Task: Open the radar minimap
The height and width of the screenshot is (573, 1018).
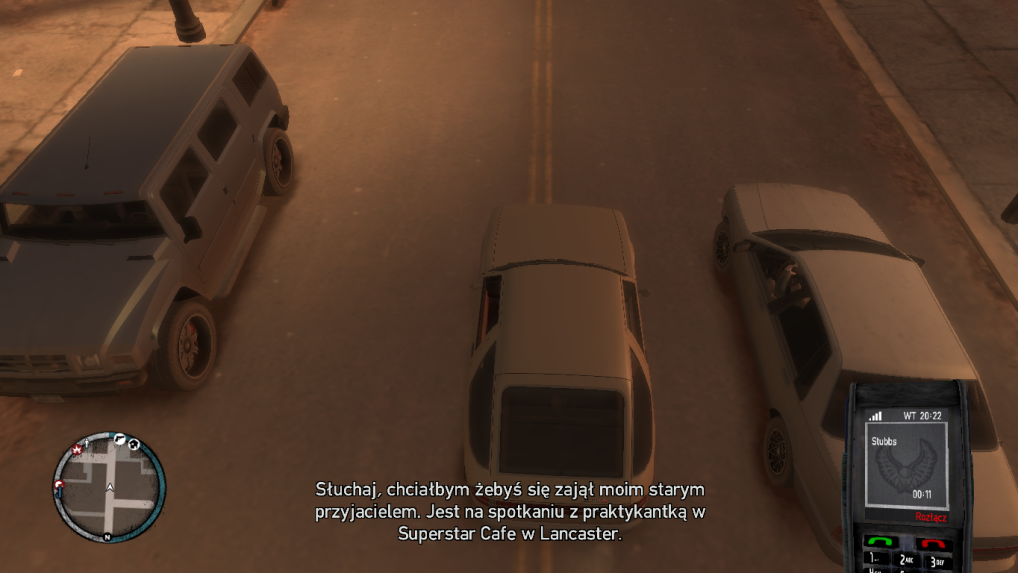Action: coord(109,489)
